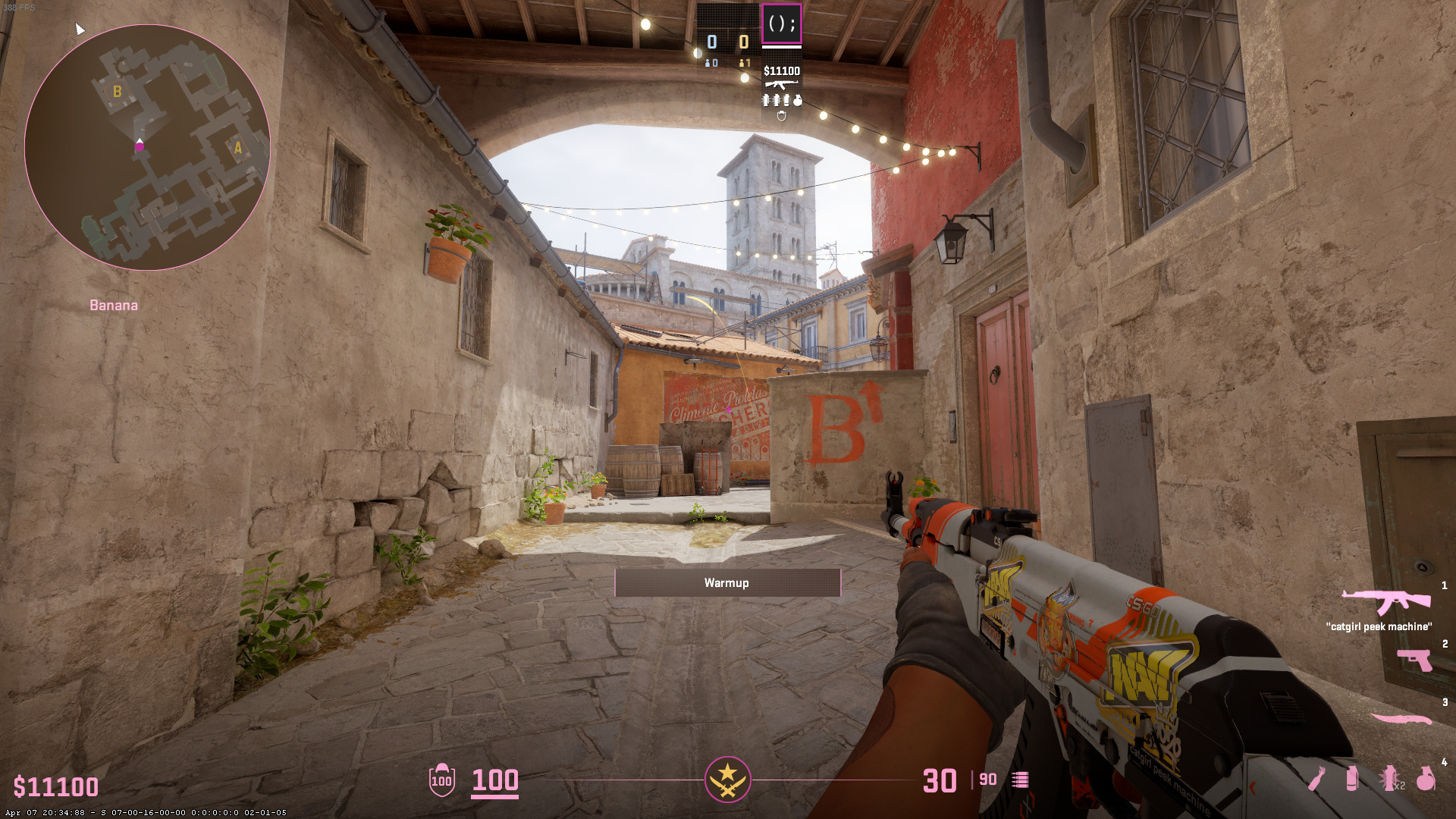Click the rank star emblem on HUD
1456x819 pixels.
pos(727,780)
